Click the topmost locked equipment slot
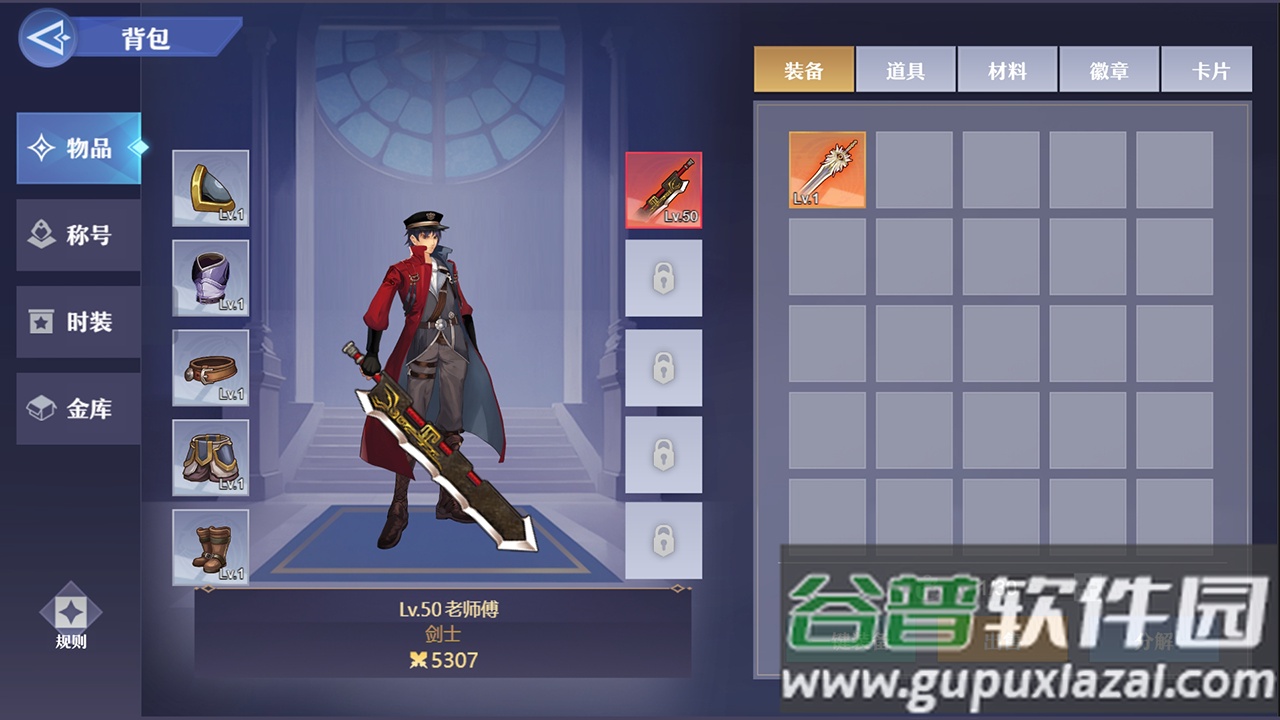 [x=663, y=277]
